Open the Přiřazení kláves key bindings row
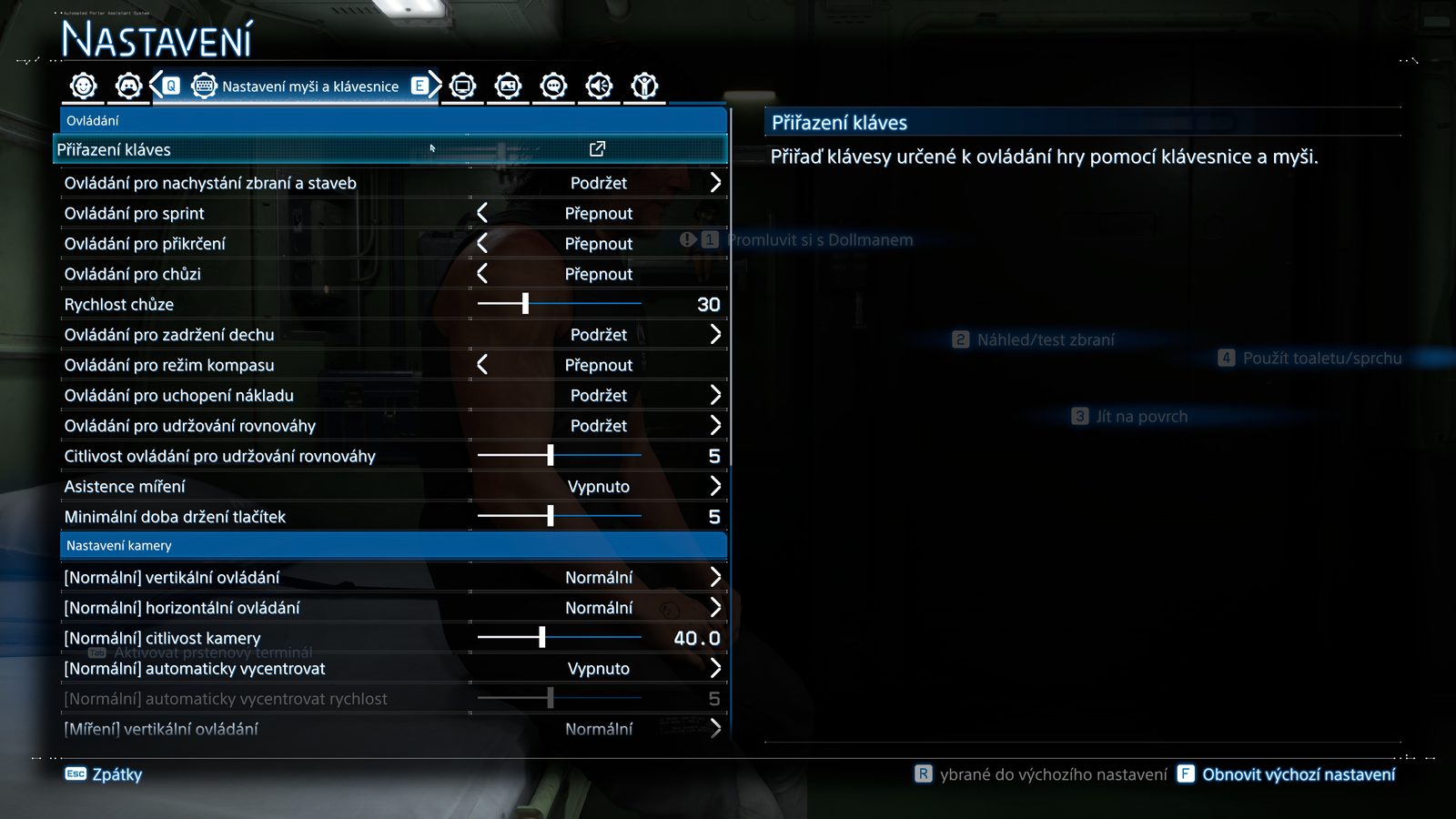Viewport: 1456px width, 819px height. click(391, 149)
